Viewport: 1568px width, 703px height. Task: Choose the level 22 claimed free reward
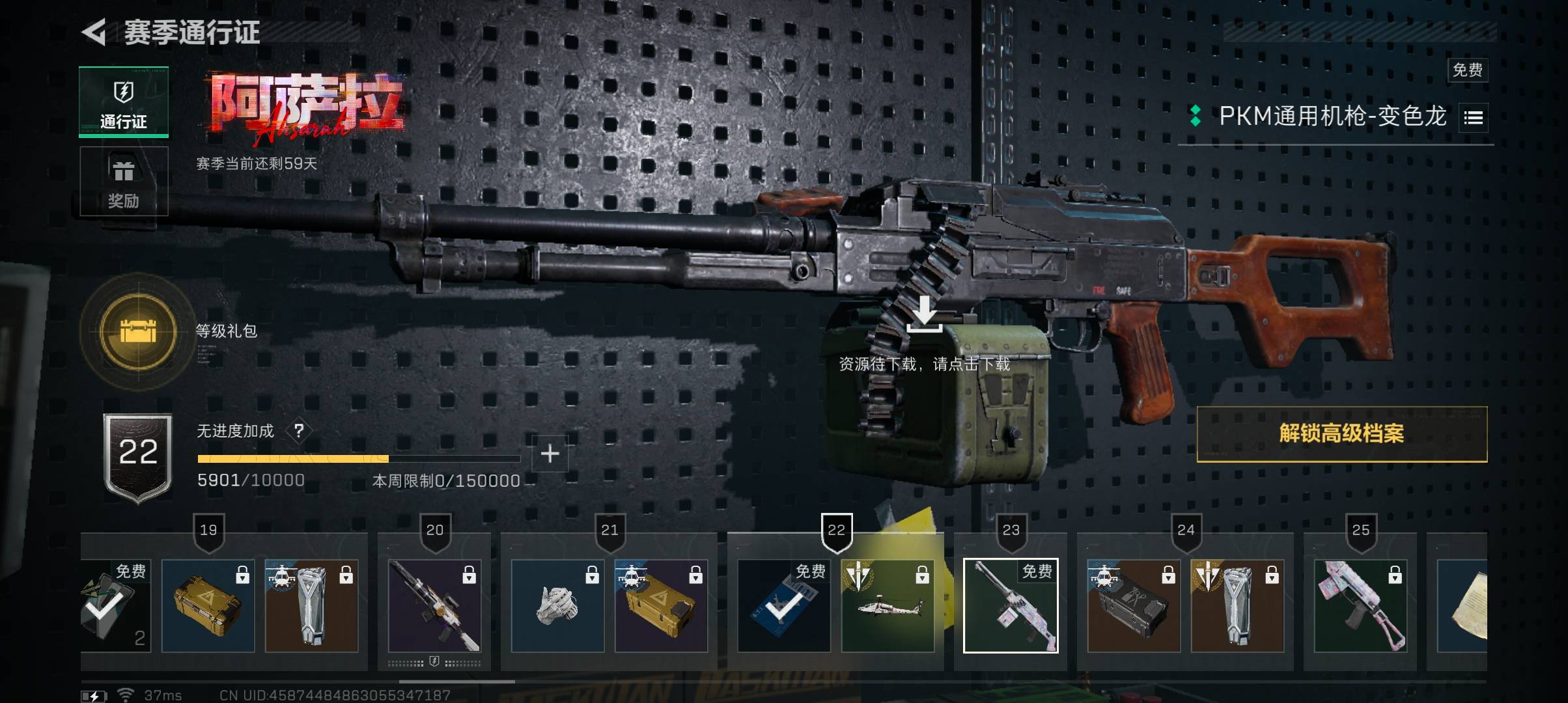pos(784,605)
